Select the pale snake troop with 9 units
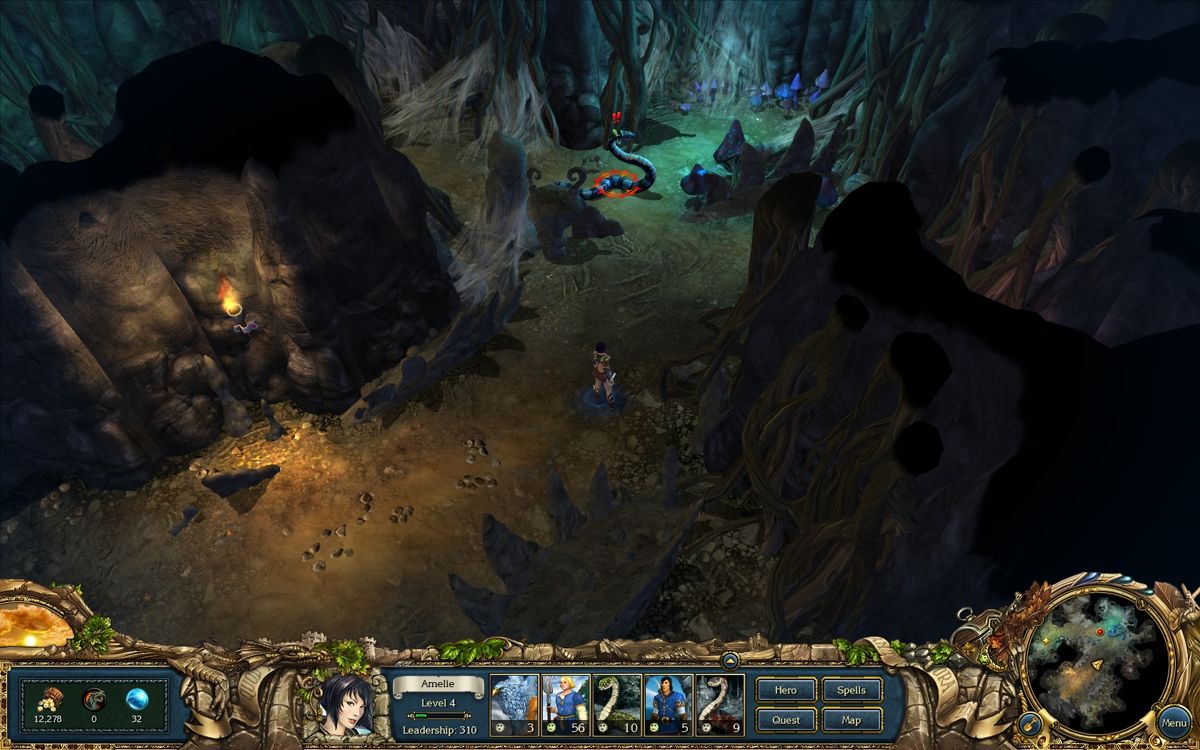This screenshot has height=750, width=1200. pos(720,706)
